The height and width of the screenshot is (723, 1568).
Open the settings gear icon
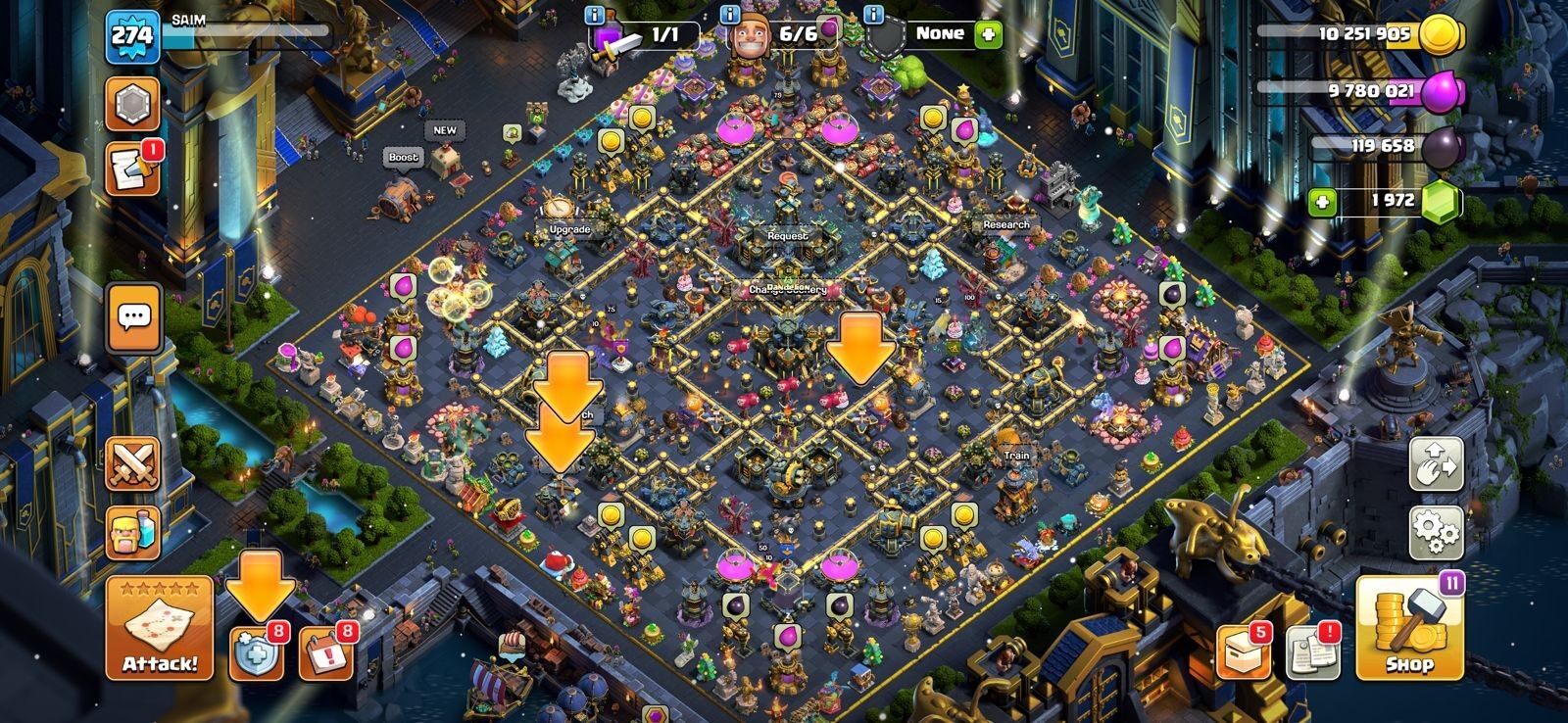point(1435,534)
